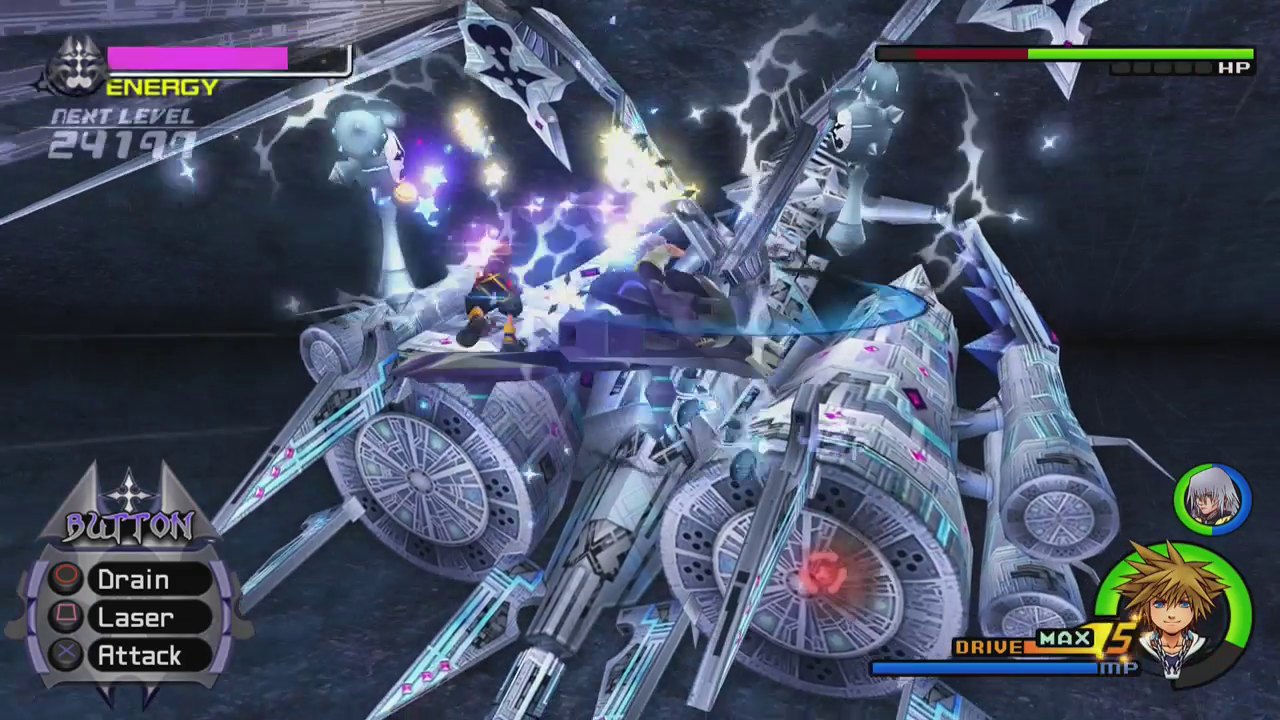Click the boss emblem icon beside Energy
Screen dimensions: 1280x720
(x=74, y=68)
